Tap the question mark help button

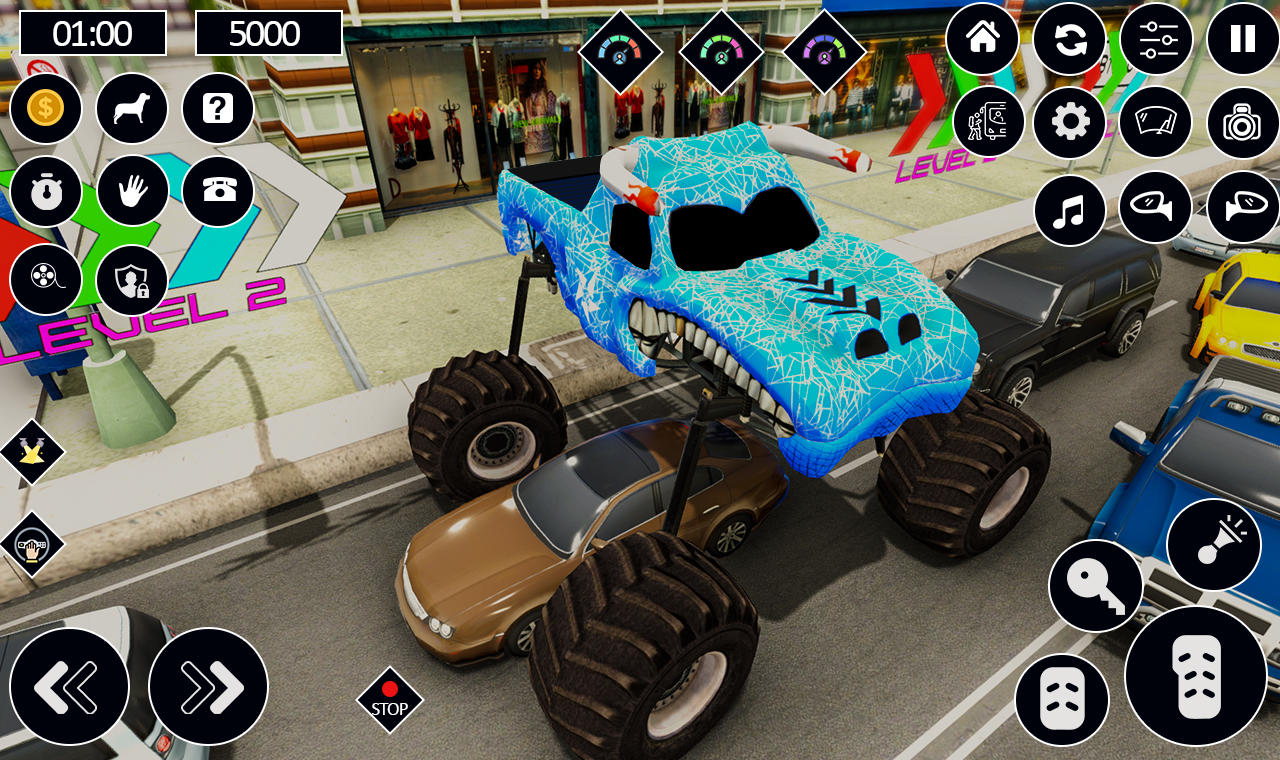tap(218, 108)
